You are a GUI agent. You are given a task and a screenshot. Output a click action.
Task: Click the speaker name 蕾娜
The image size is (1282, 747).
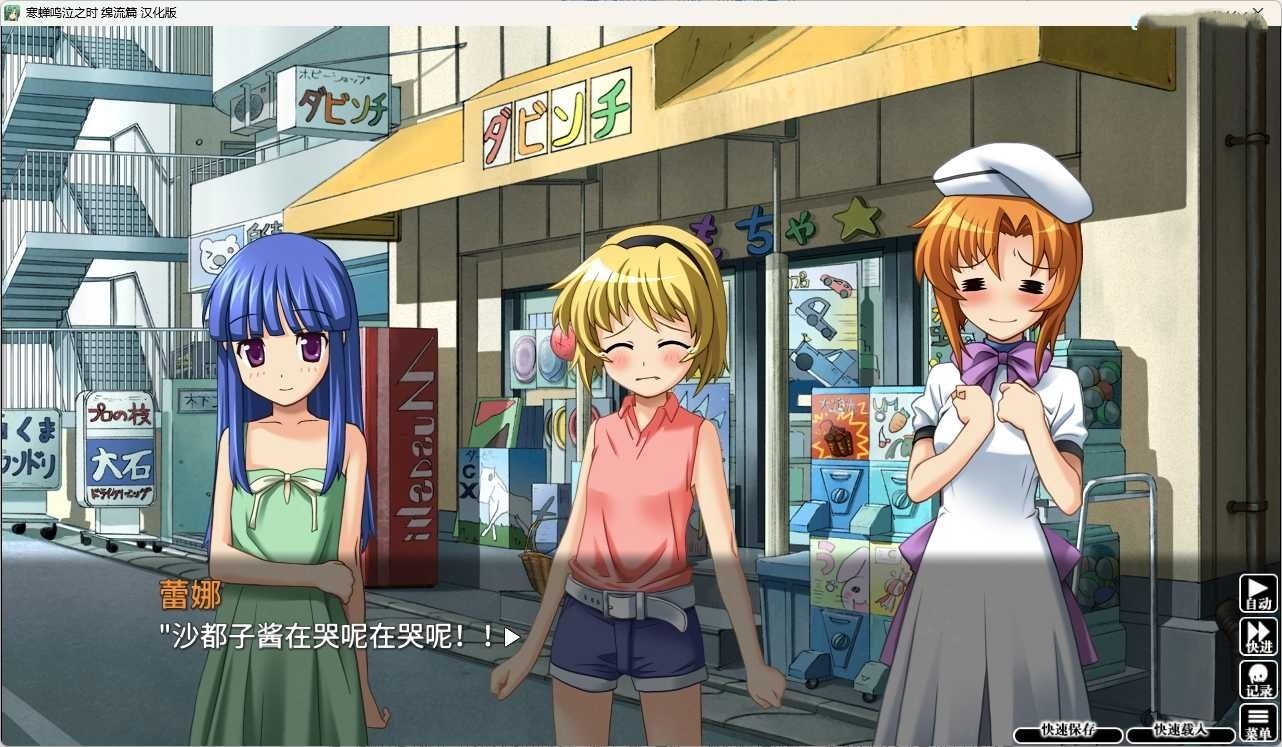click(192, 593)
